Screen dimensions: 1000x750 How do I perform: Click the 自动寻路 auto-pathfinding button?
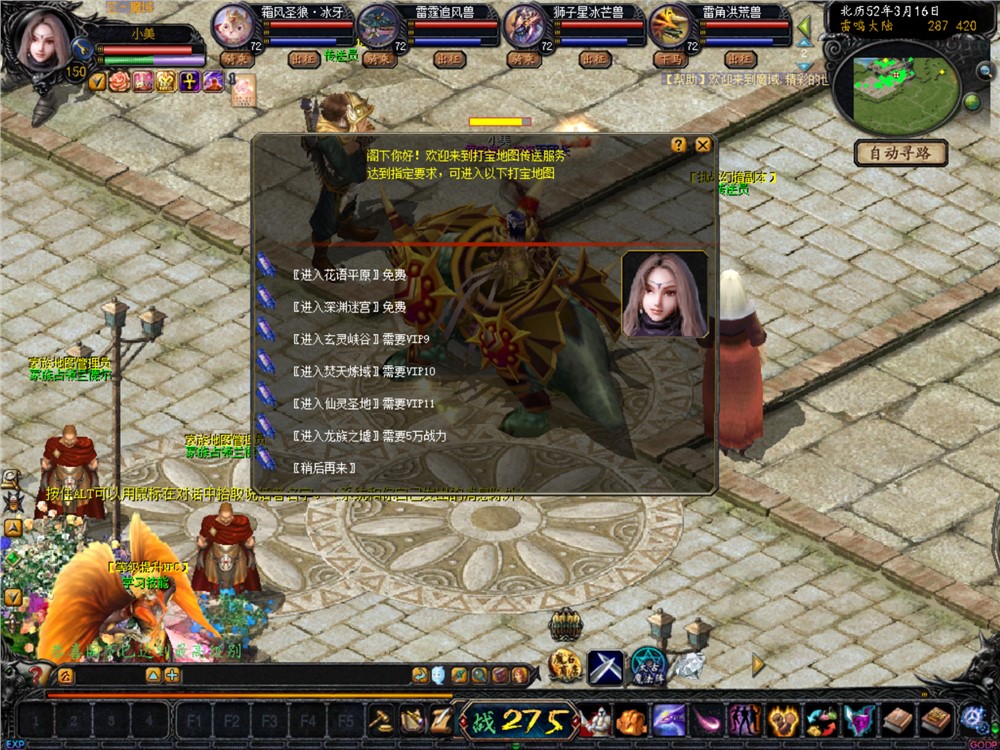[x=900, y=154]
